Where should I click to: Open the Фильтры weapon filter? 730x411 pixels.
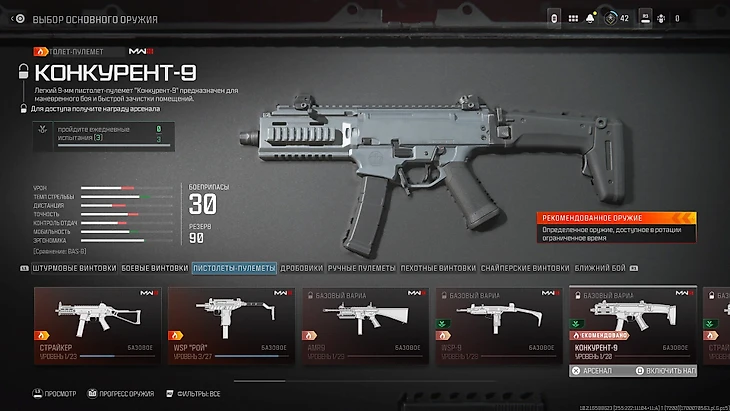tap(193, 394)
